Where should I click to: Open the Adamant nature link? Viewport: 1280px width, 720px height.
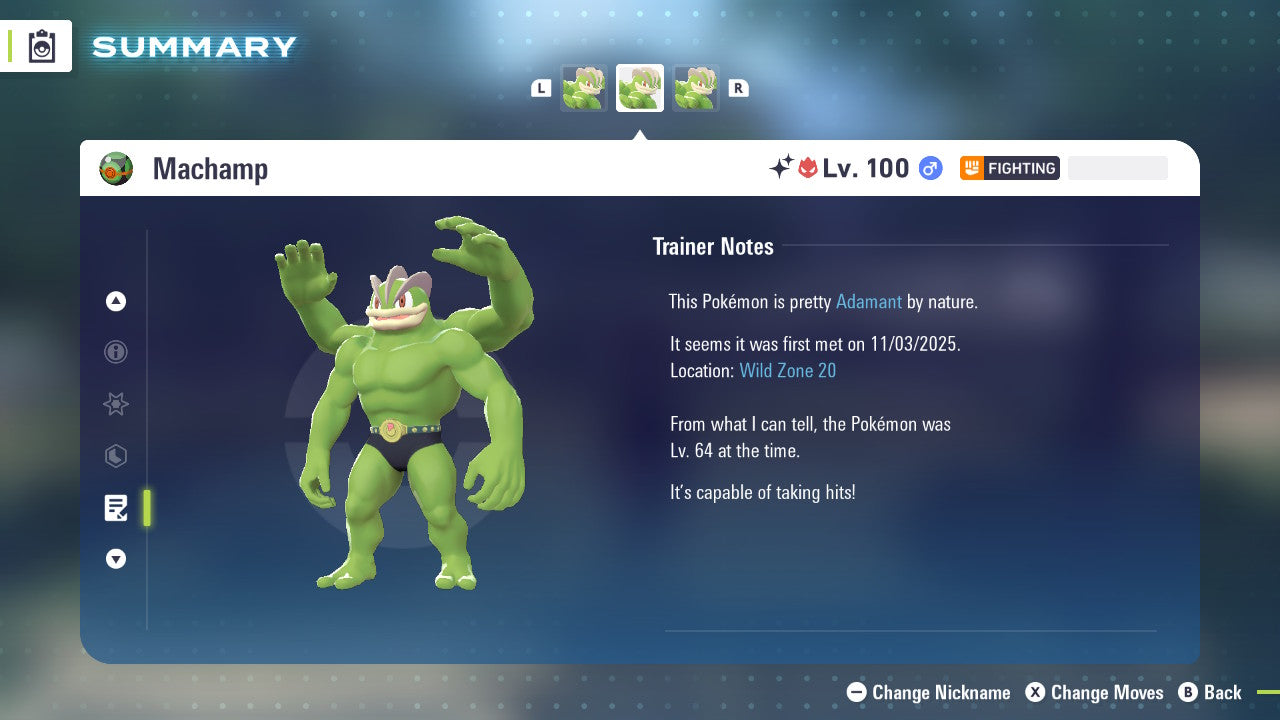[x=869, y=301]
